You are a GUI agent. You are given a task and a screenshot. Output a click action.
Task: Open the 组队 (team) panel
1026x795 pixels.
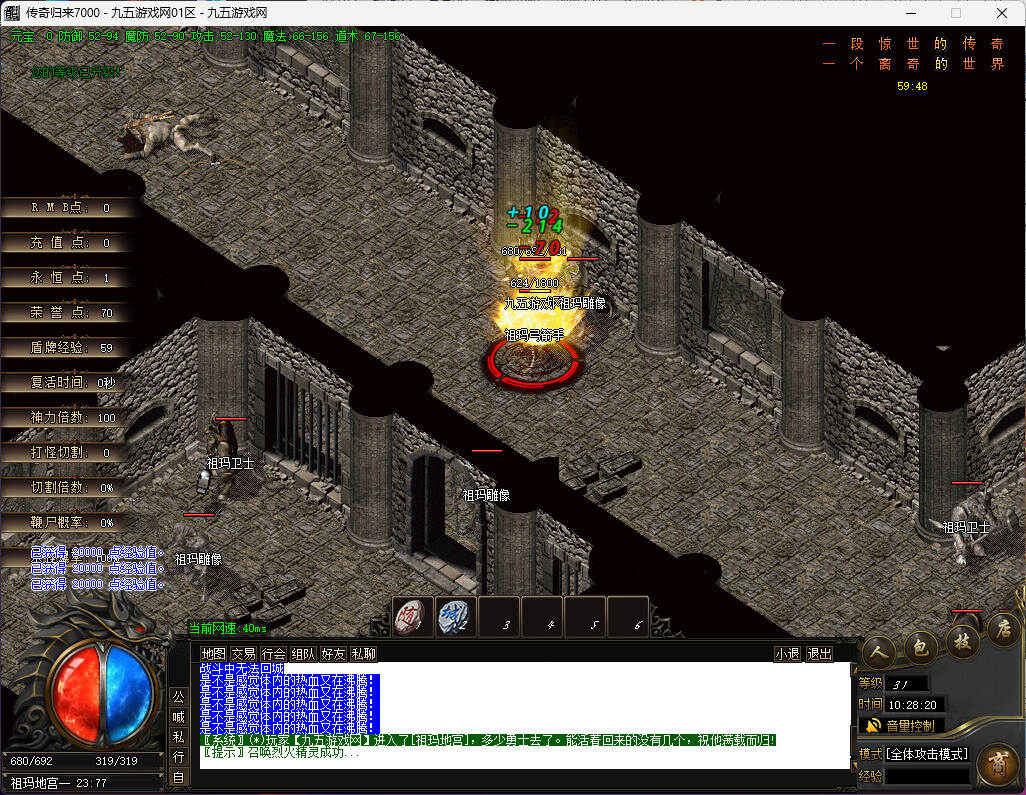click(x=303, y=654)
